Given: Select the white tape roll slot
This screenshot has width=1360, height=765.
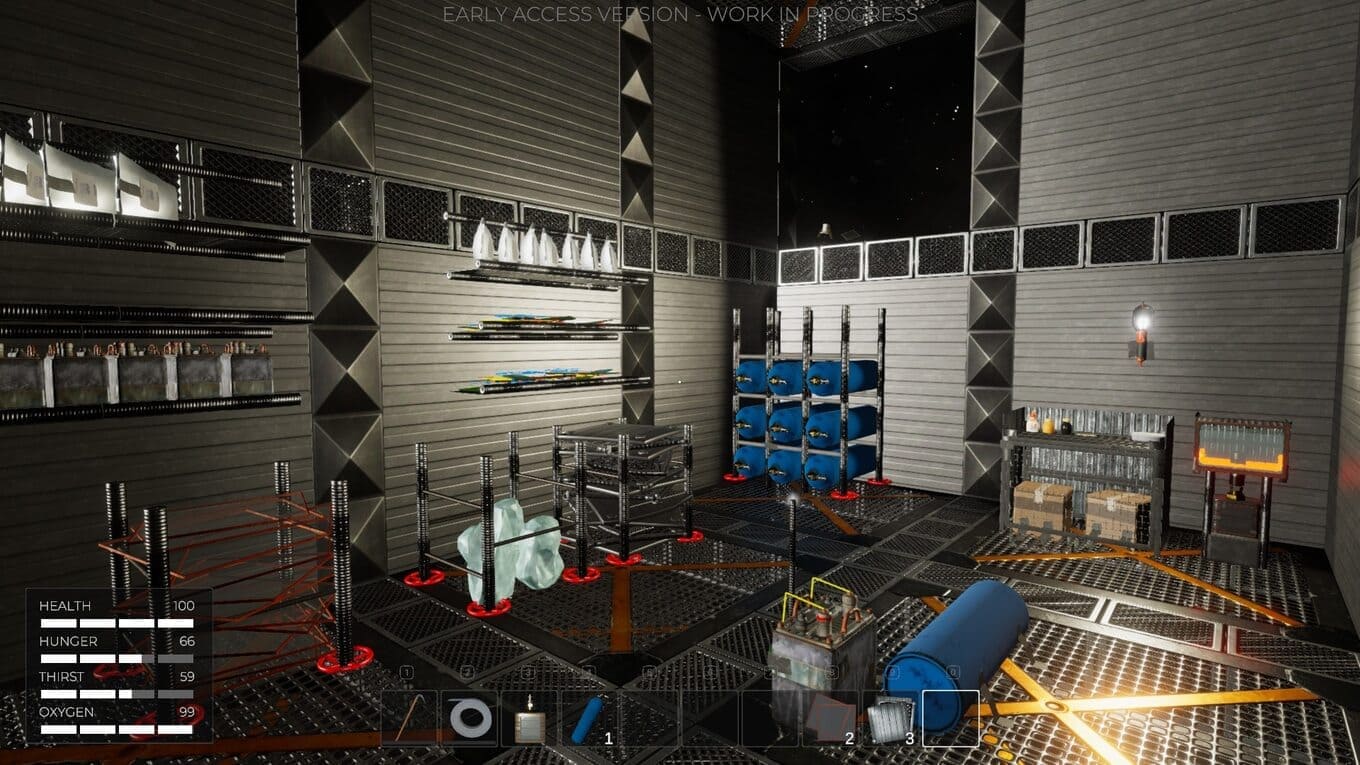Looking at the screenshot, I should [470, 718].
